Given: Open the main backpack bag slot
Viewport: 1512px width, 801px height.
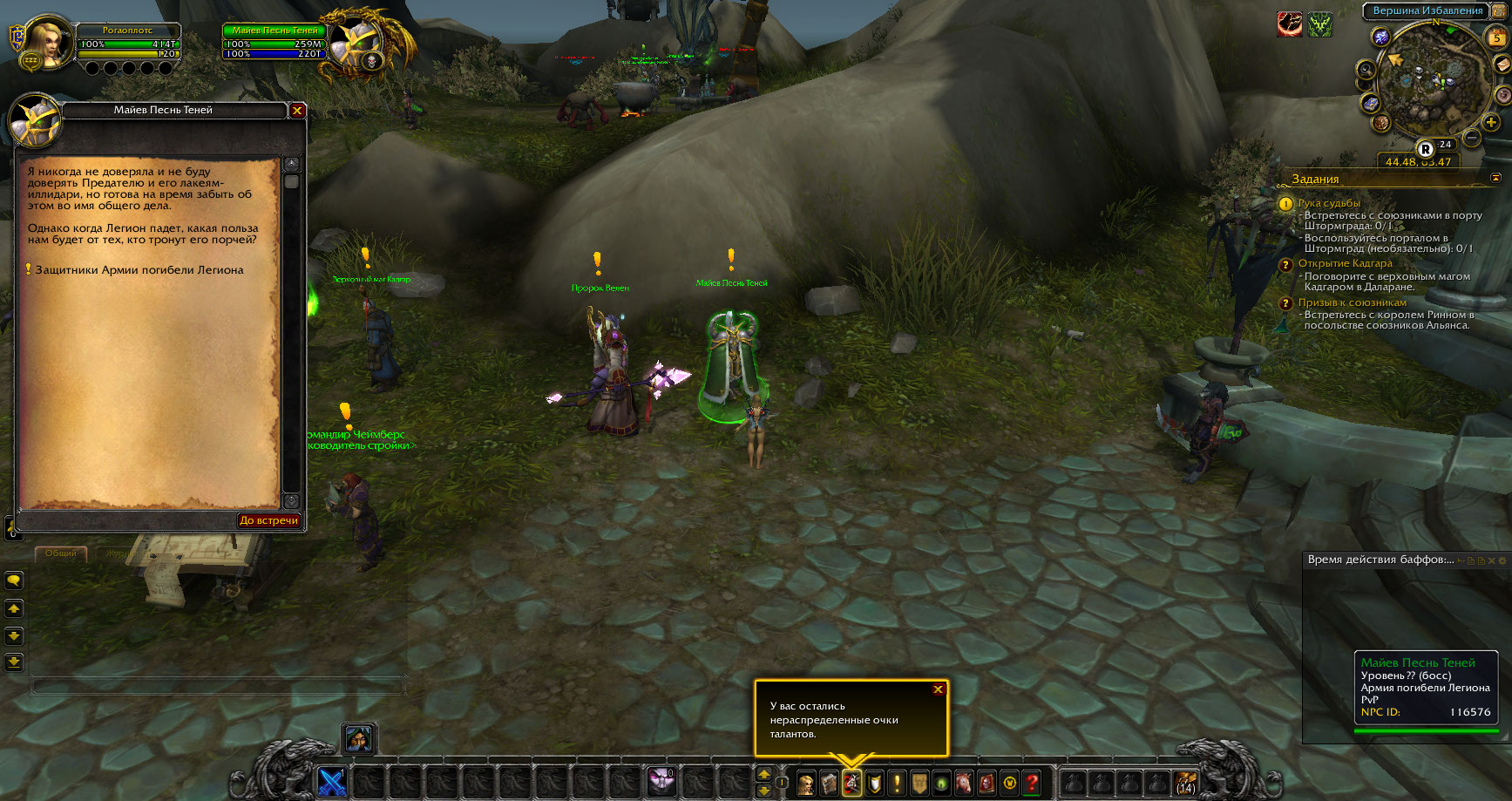Looking at the screenshot, I should pos(1185,783).
